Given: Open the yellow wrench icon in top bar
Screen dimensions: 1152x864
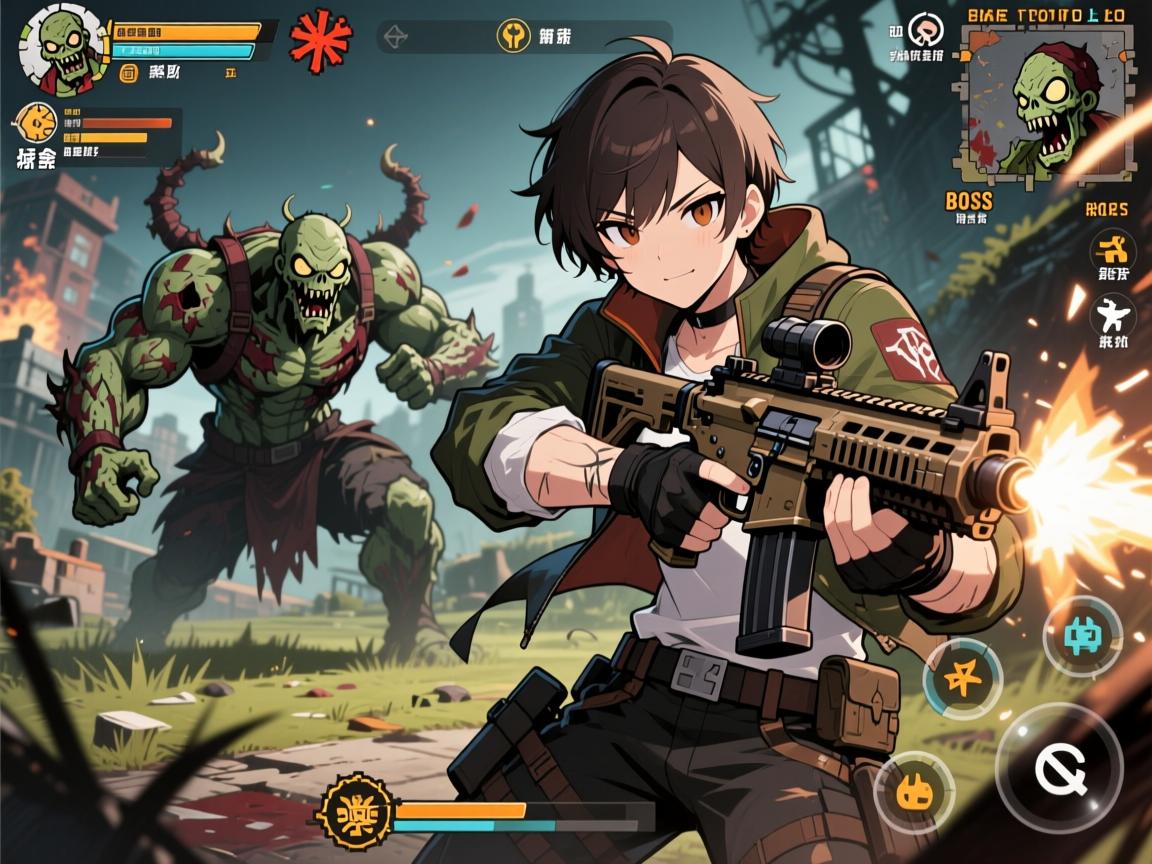Looking at the screenshot, I should [513, 37].
